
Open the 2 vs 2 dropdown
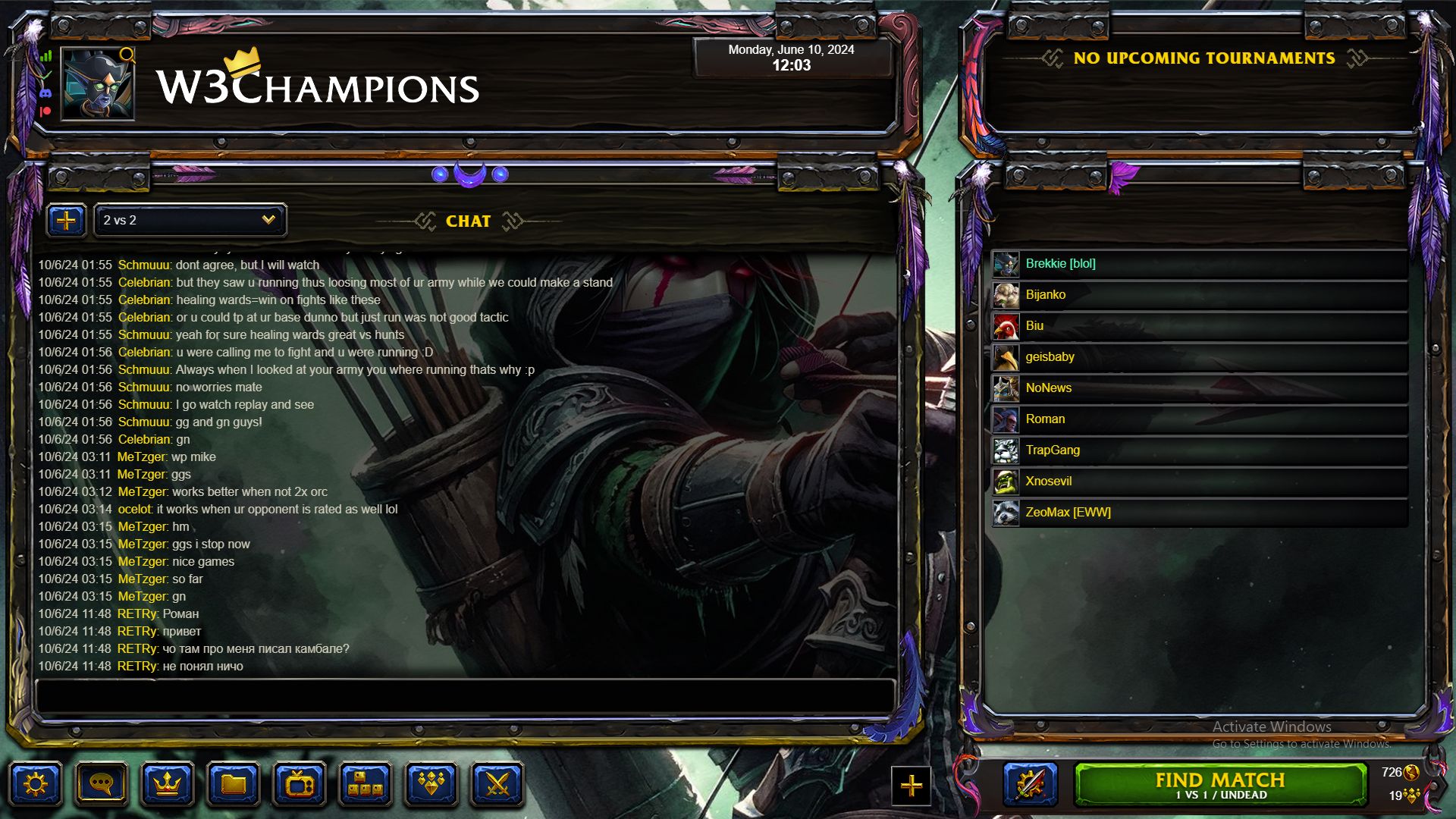tap(189, 220)
